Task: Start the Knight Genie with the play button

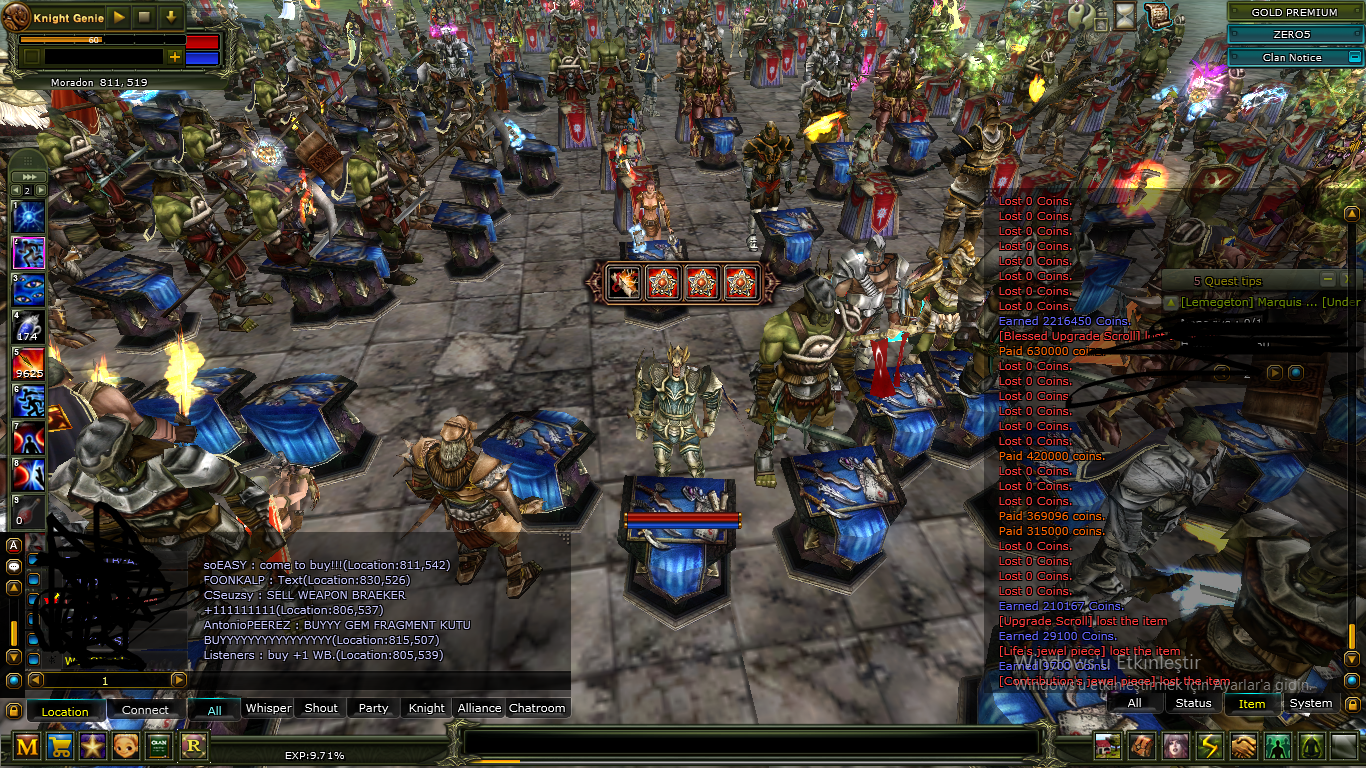Action: [x=119, y=17]
